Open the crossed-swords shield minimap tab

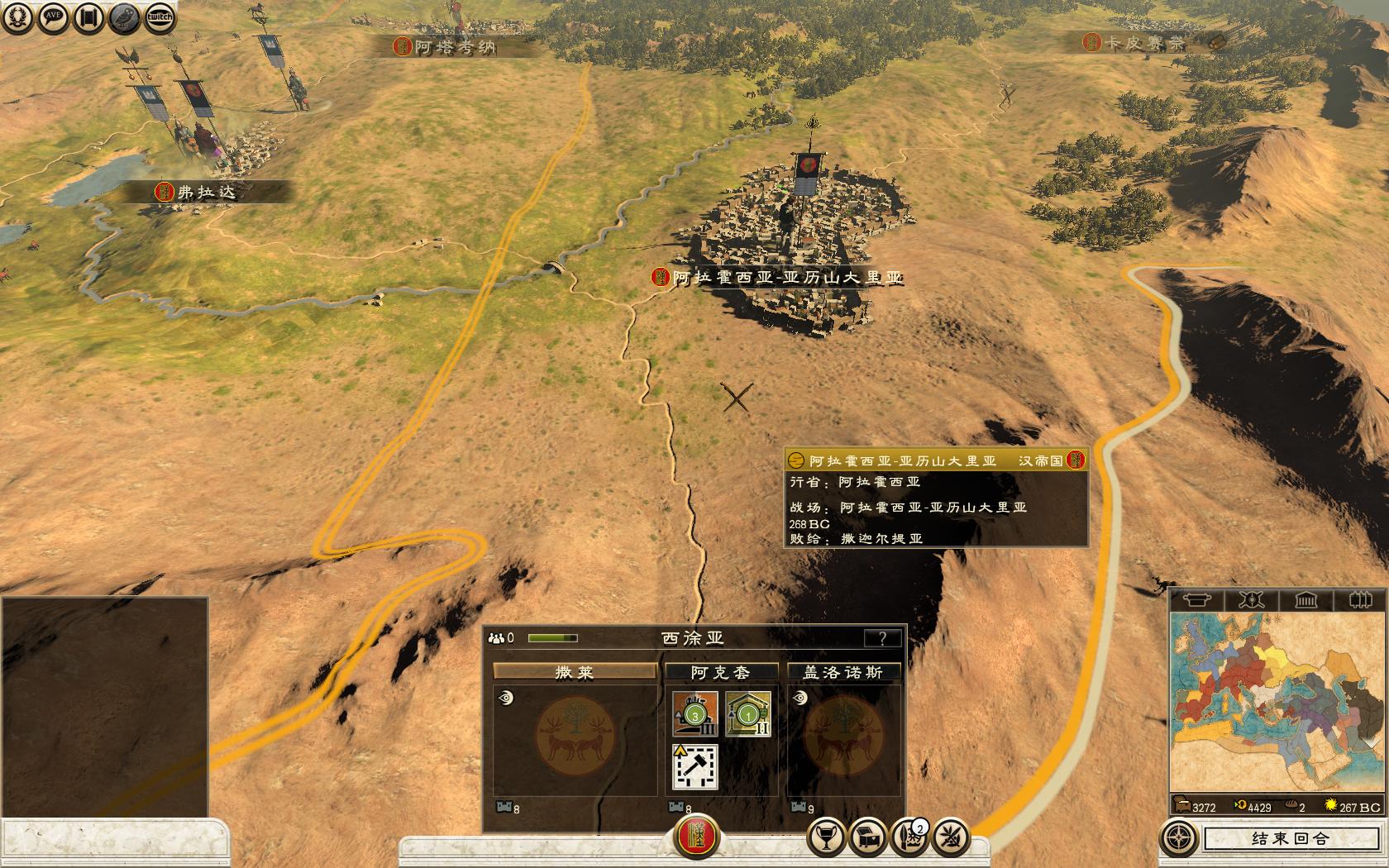click(x=1251, y=599)
